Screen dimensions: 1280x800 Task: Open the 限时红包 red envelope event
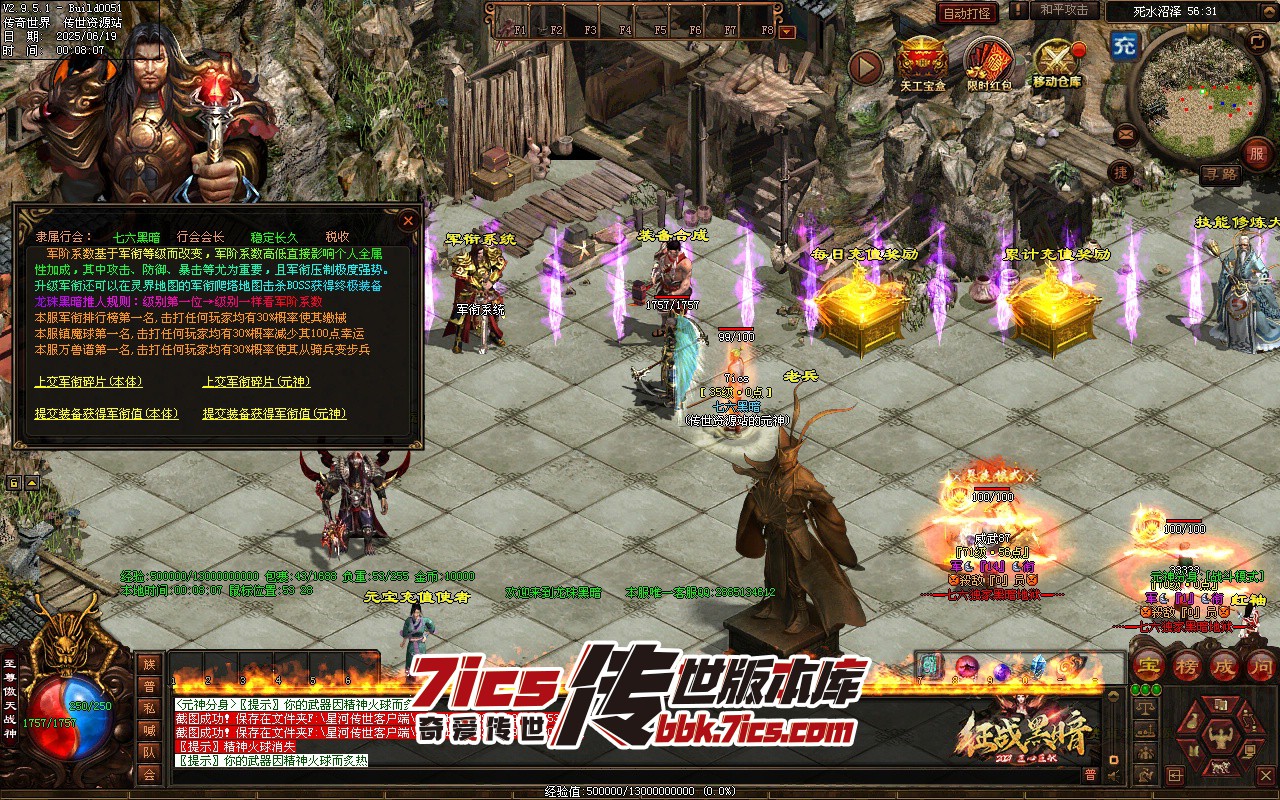pos(989,62)
